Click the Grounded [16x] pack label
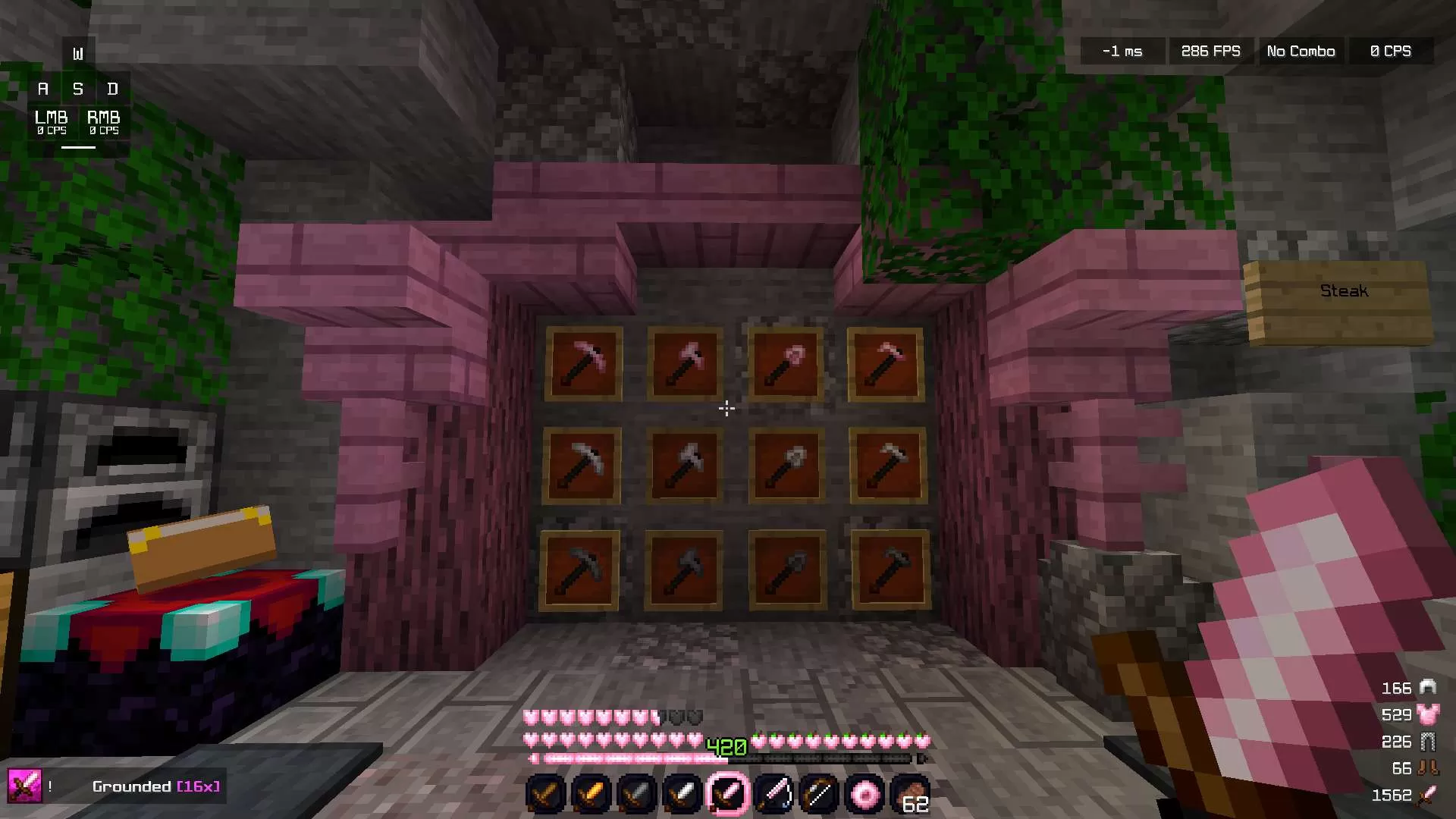This screenshot has height=819, width=1456. (x=156, y=786)
